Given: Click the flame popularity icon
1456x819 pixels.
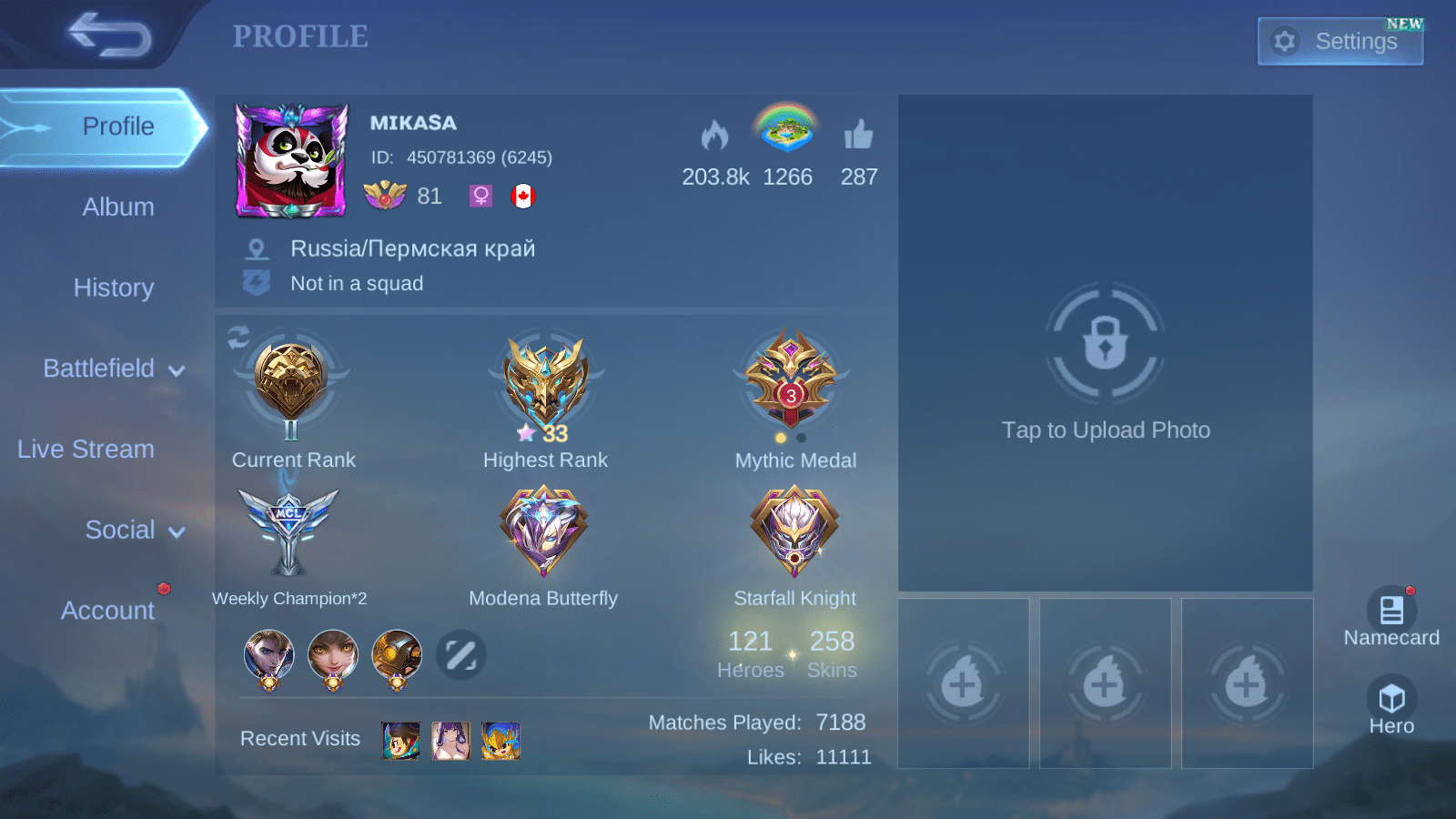Looking at the screenshot, I should point(715,136).
